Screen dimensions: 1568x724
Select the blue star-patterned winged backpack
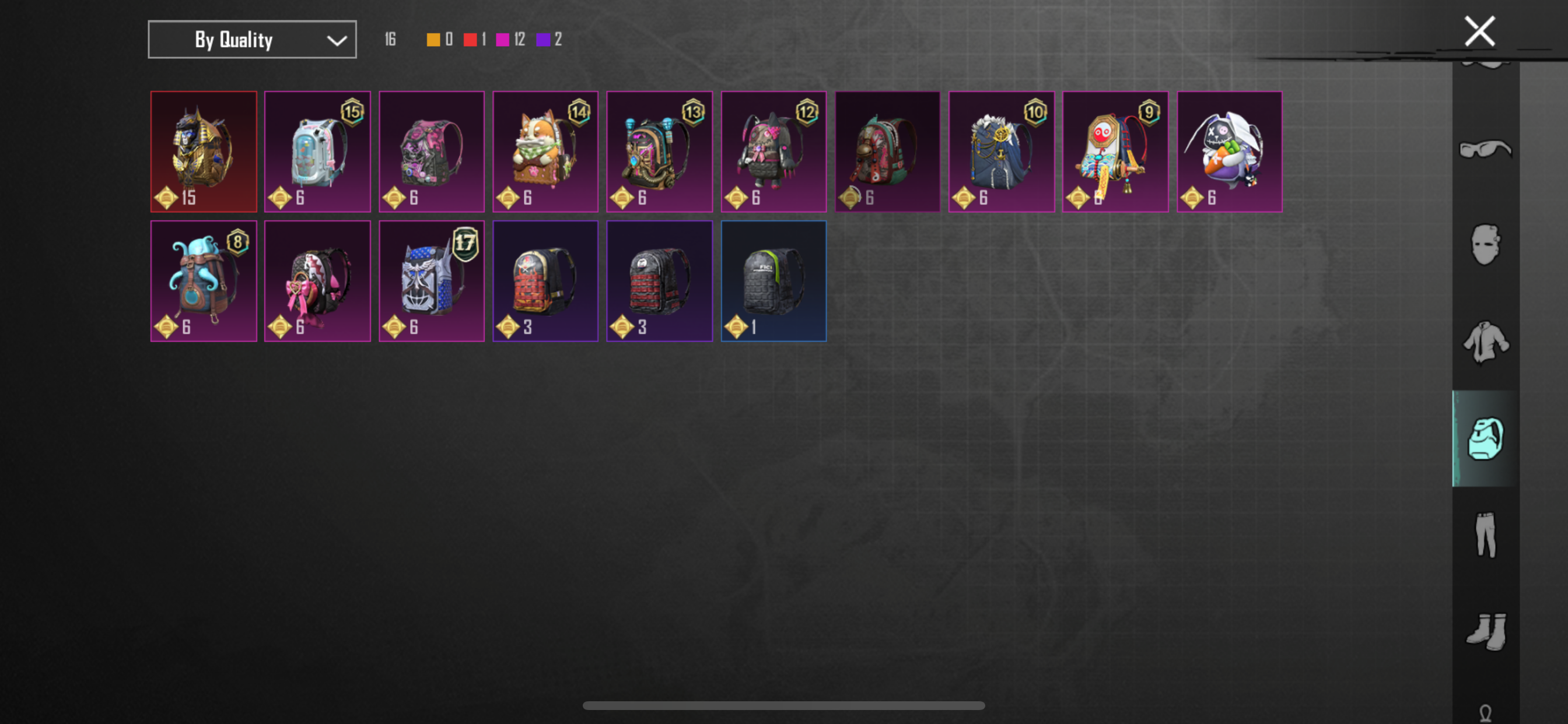pos(431,280)
